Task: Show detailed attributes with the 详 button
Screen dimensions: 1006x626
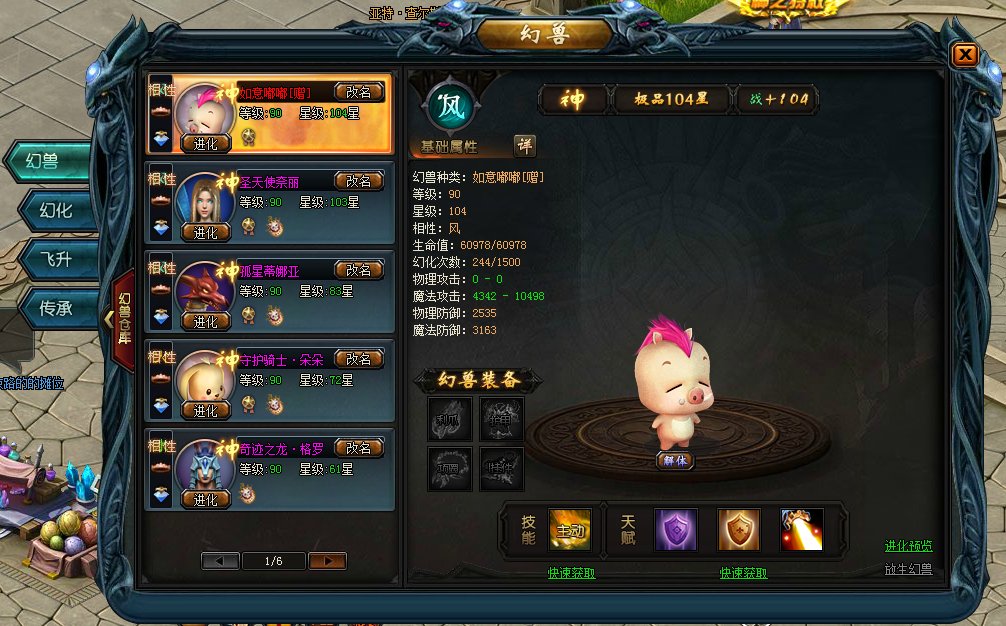Action: pyautogui.click(x=525, y=146)
